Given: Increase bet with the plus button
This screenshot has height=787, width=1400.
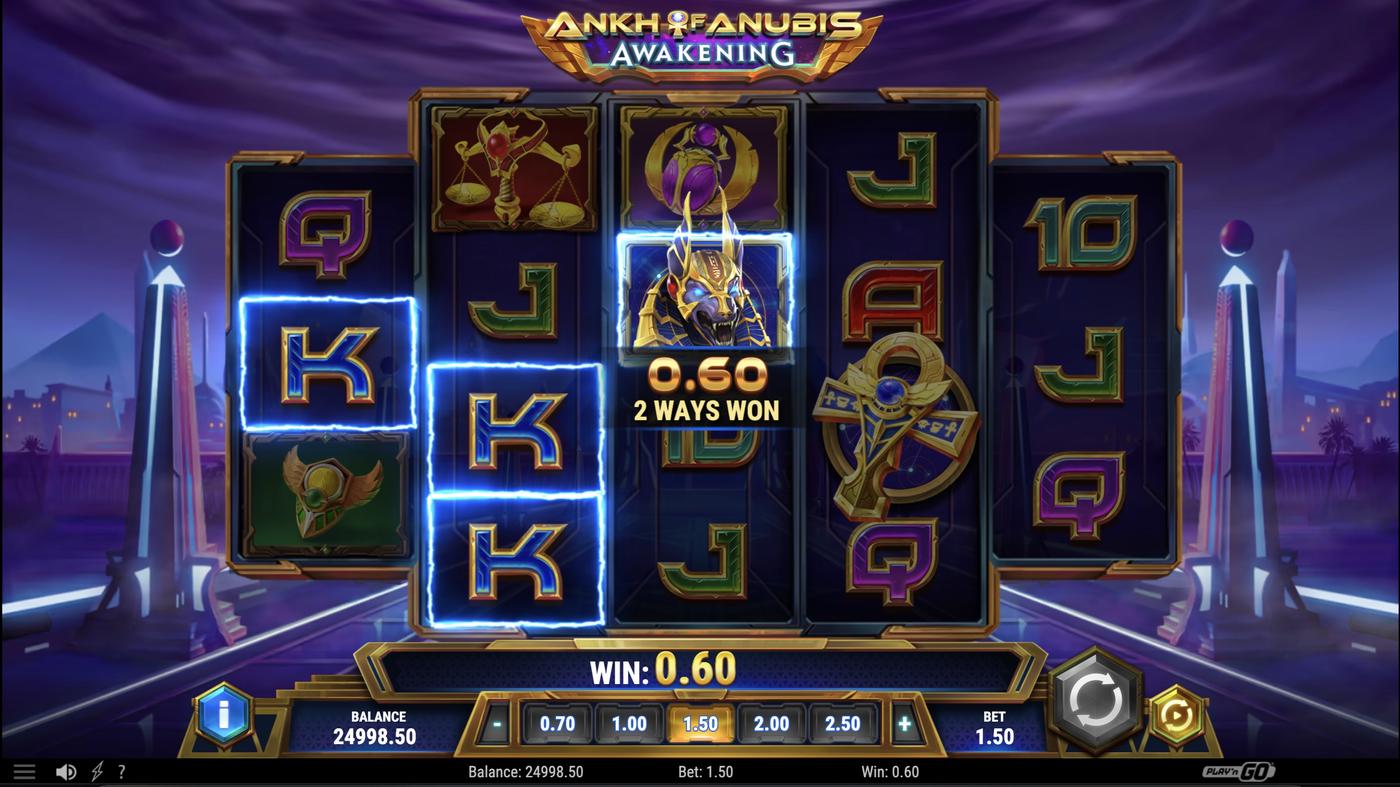Looking at the screenshot, I should [x=906, y=722].
